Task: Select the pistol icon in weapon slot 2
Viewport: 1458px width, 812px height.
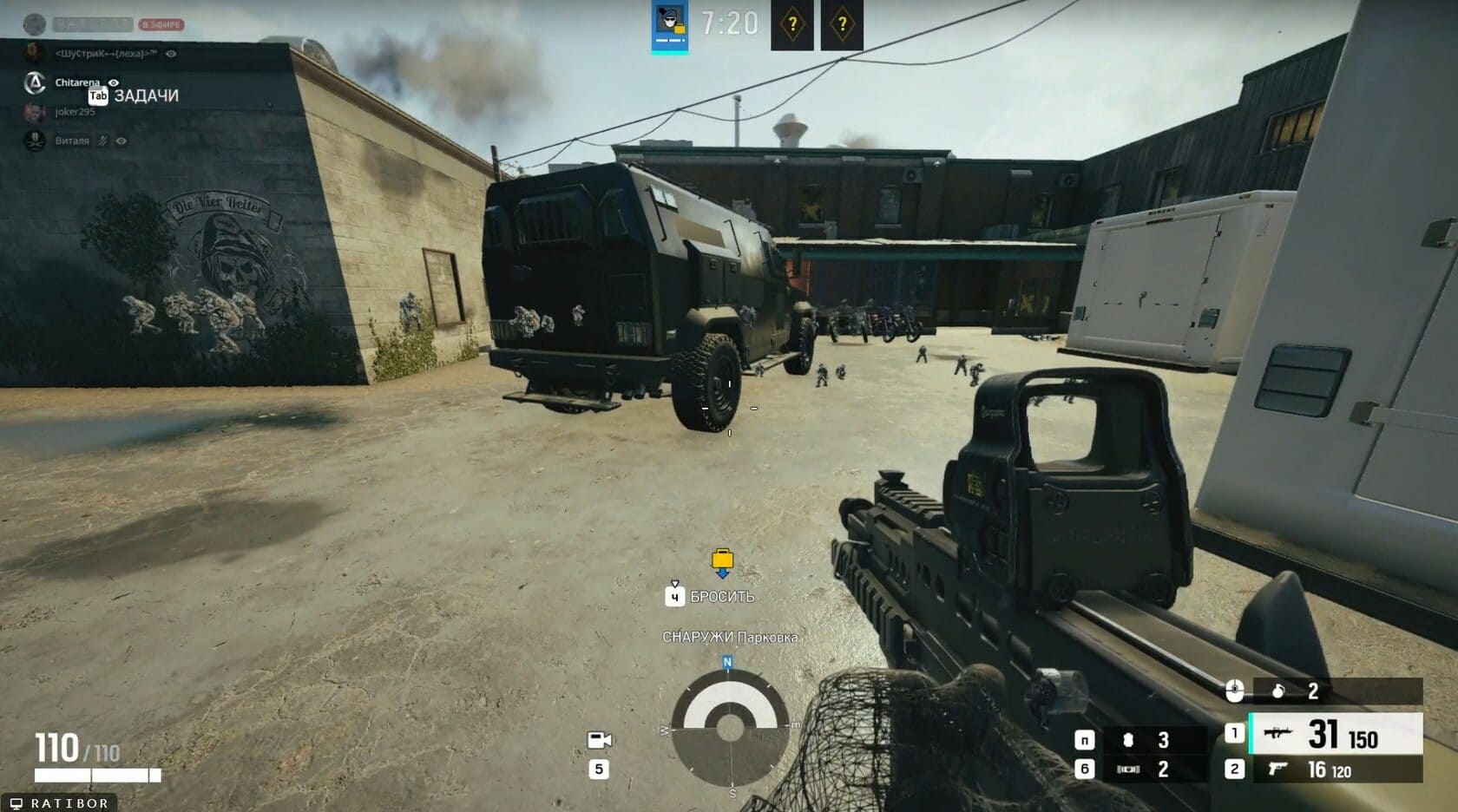Action: coord(1277,769)
